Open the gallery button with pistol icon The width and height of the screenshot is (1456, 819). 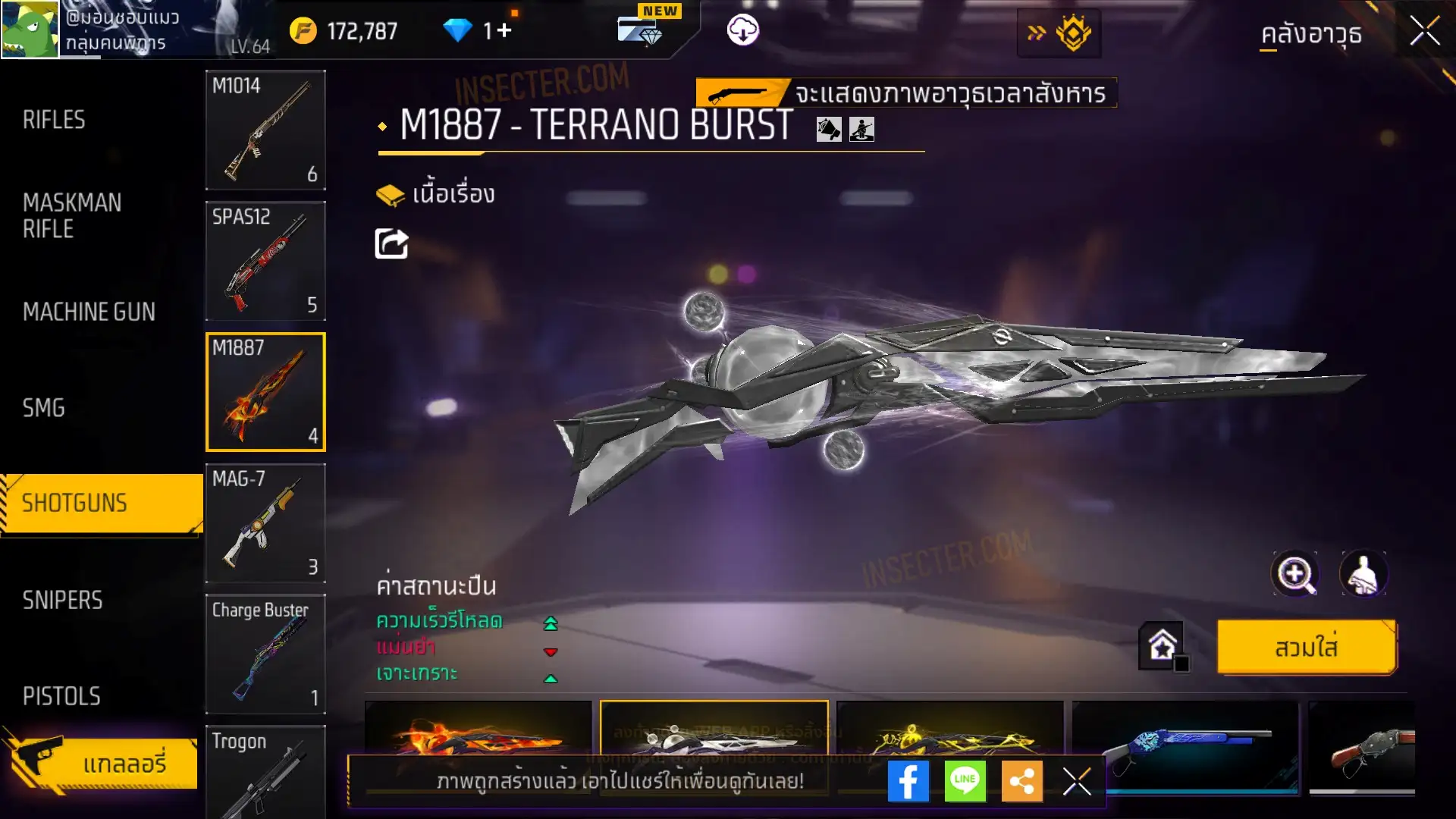pyautogui.click(x=102, y=763)
